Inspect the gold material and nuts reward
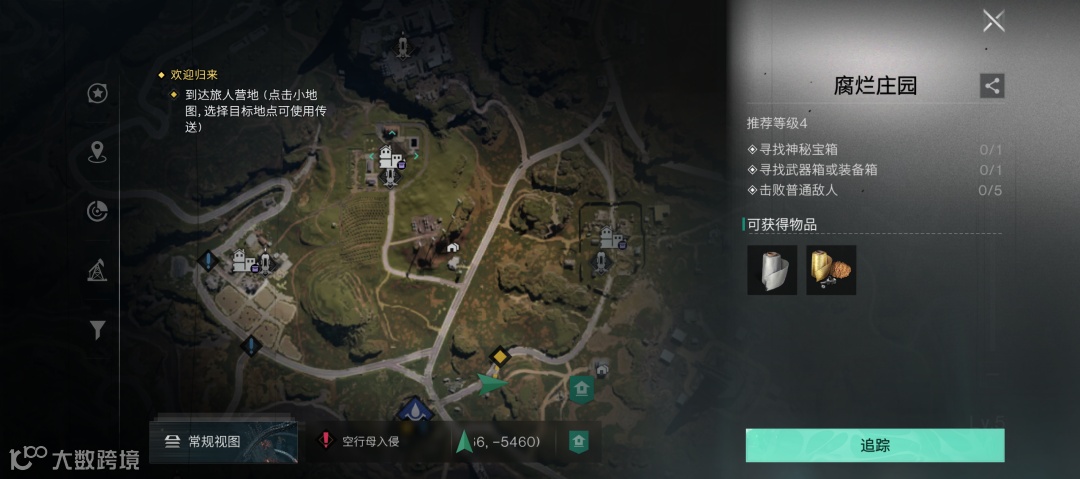 pyautogui.click(x=831, y=270)
